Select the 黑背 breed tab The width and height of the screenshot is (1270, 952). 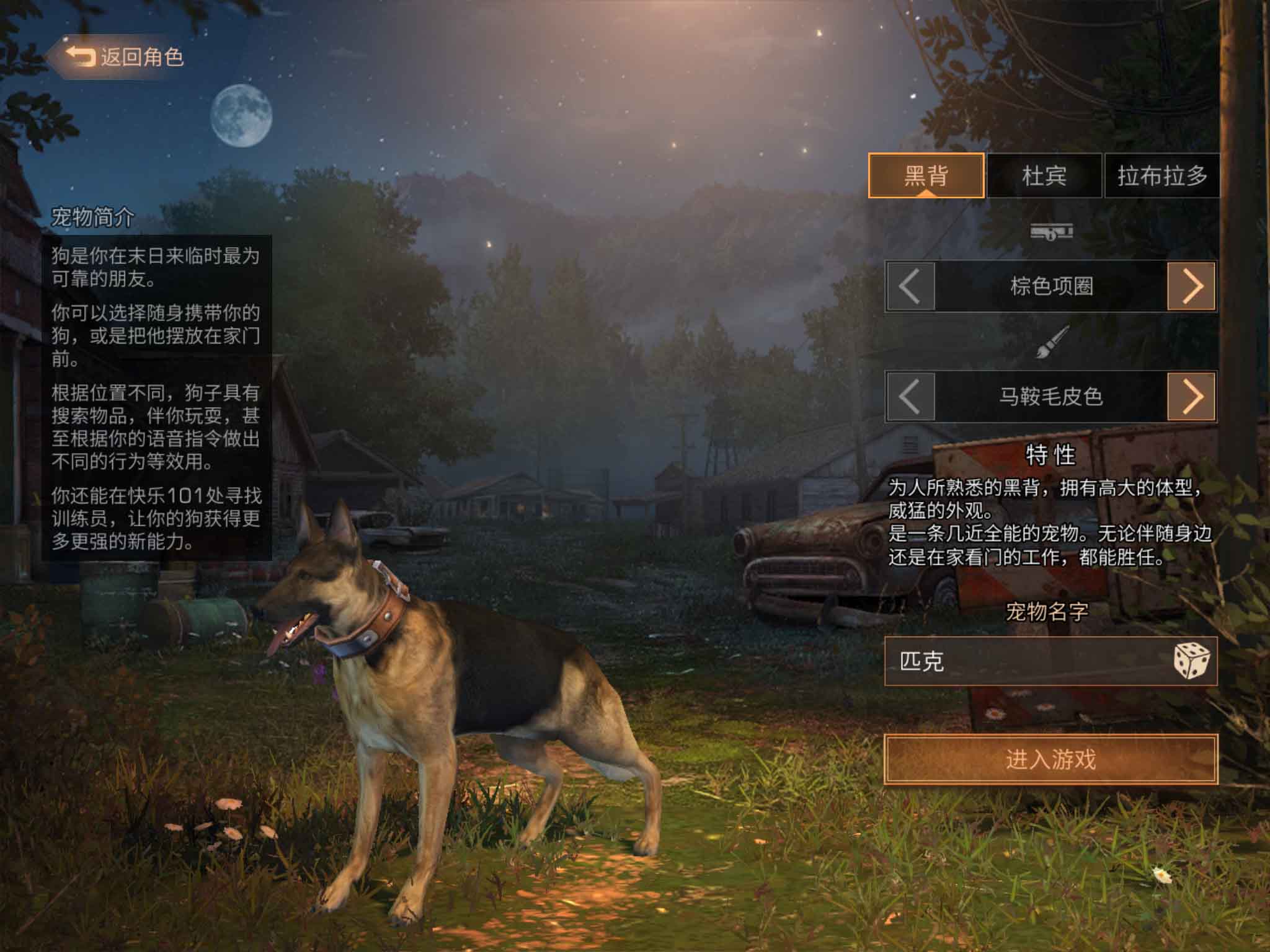tap(926, 176)
